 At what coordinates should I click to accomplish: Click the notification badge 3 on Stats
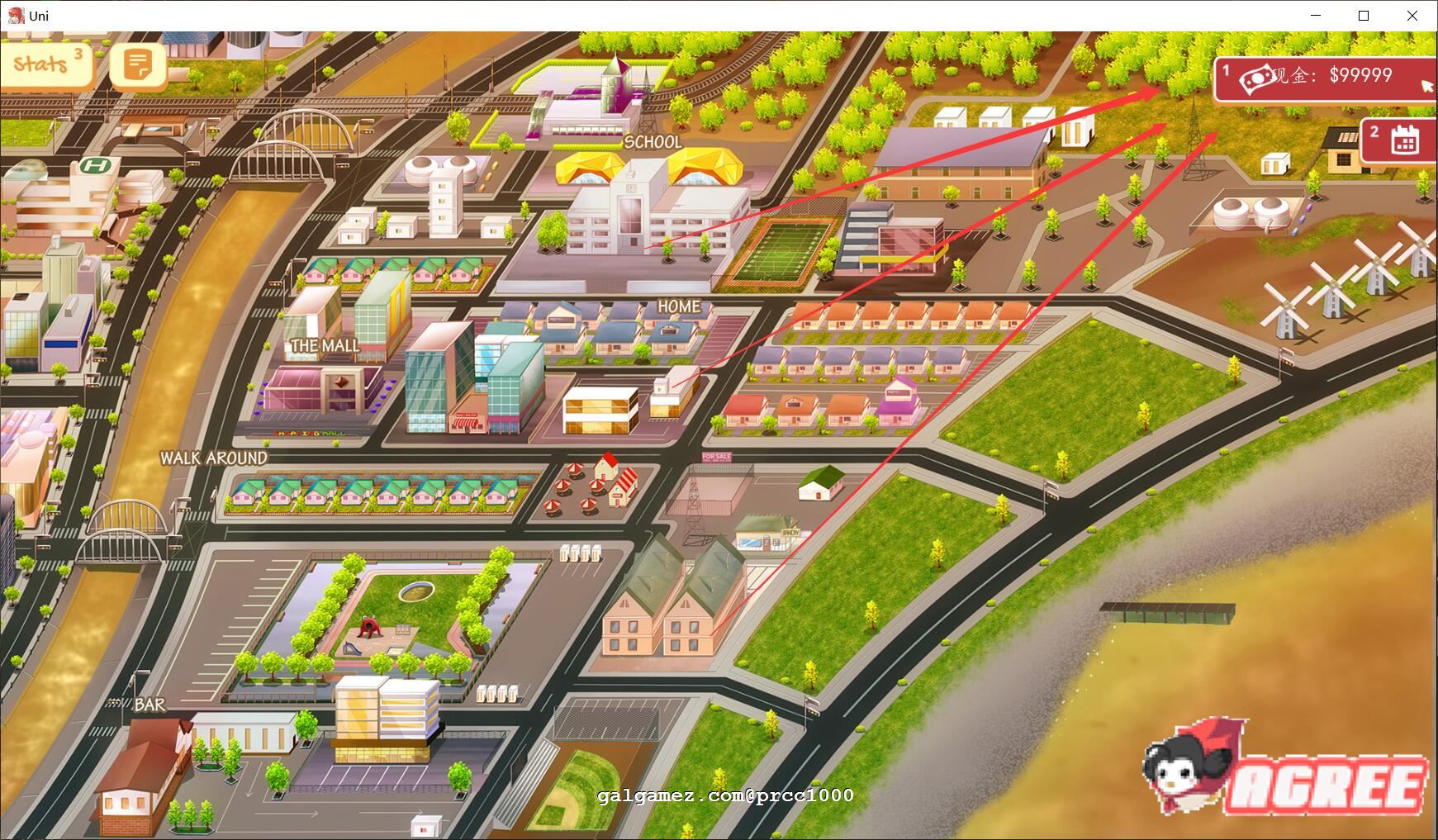[x=78, y=51]
